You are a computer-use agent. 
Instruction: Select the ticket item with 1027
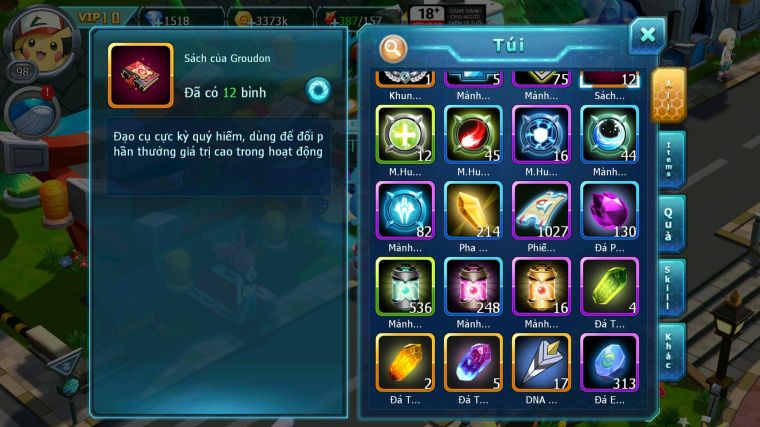[541, 210]
